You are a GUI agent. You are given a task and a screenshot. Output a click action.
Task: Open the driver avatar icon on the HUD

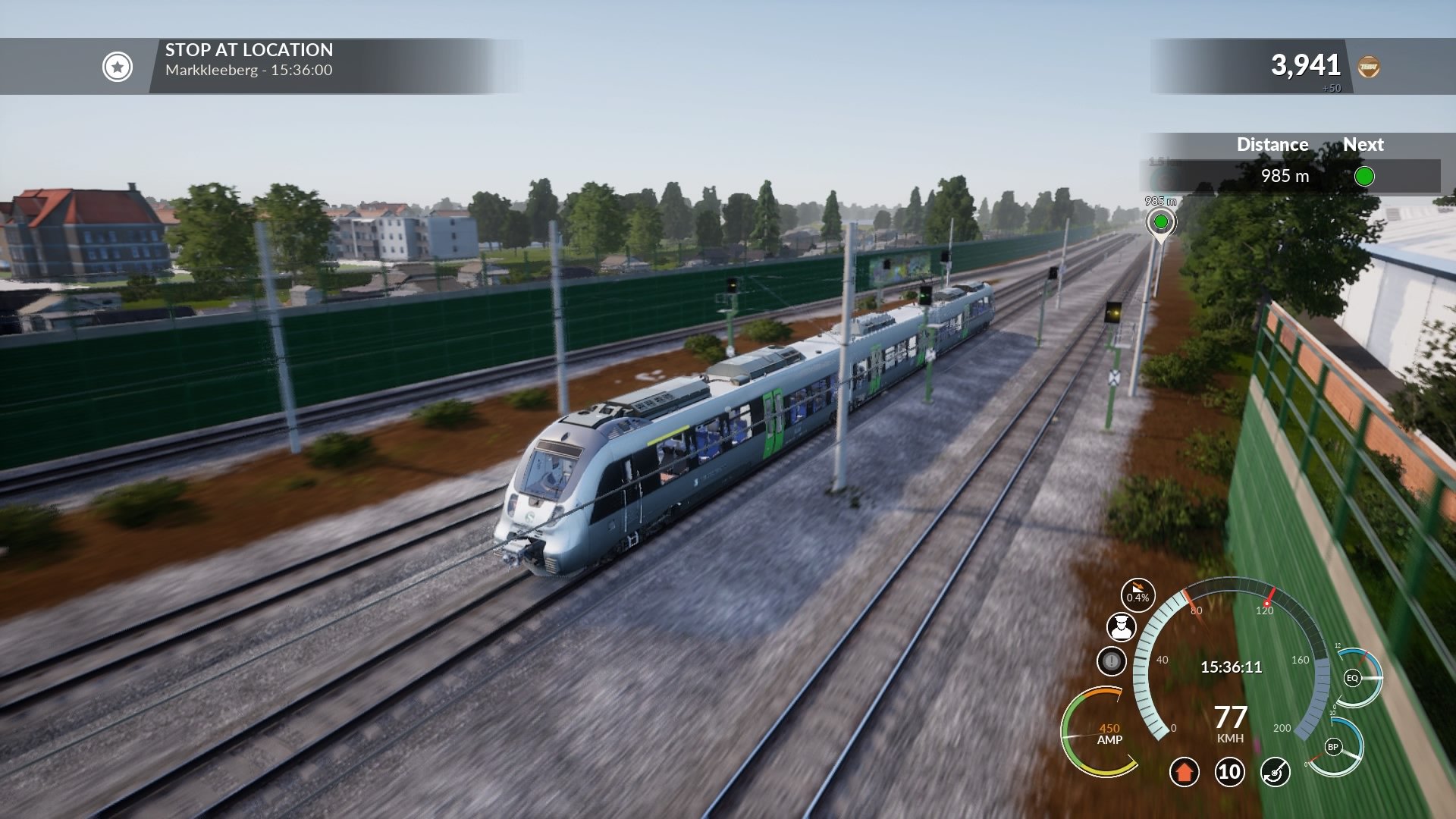coord(1123,628)
